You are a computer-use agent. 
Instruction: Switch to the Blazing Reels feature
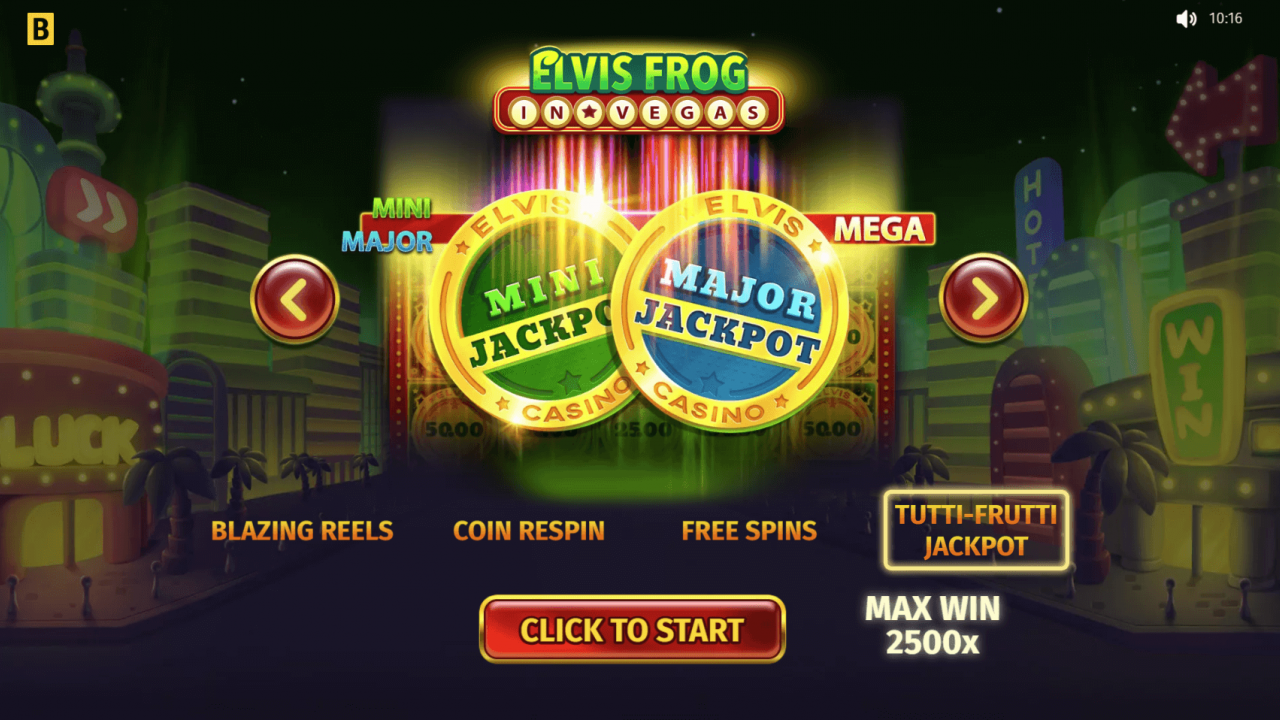[x=302, y=531]
